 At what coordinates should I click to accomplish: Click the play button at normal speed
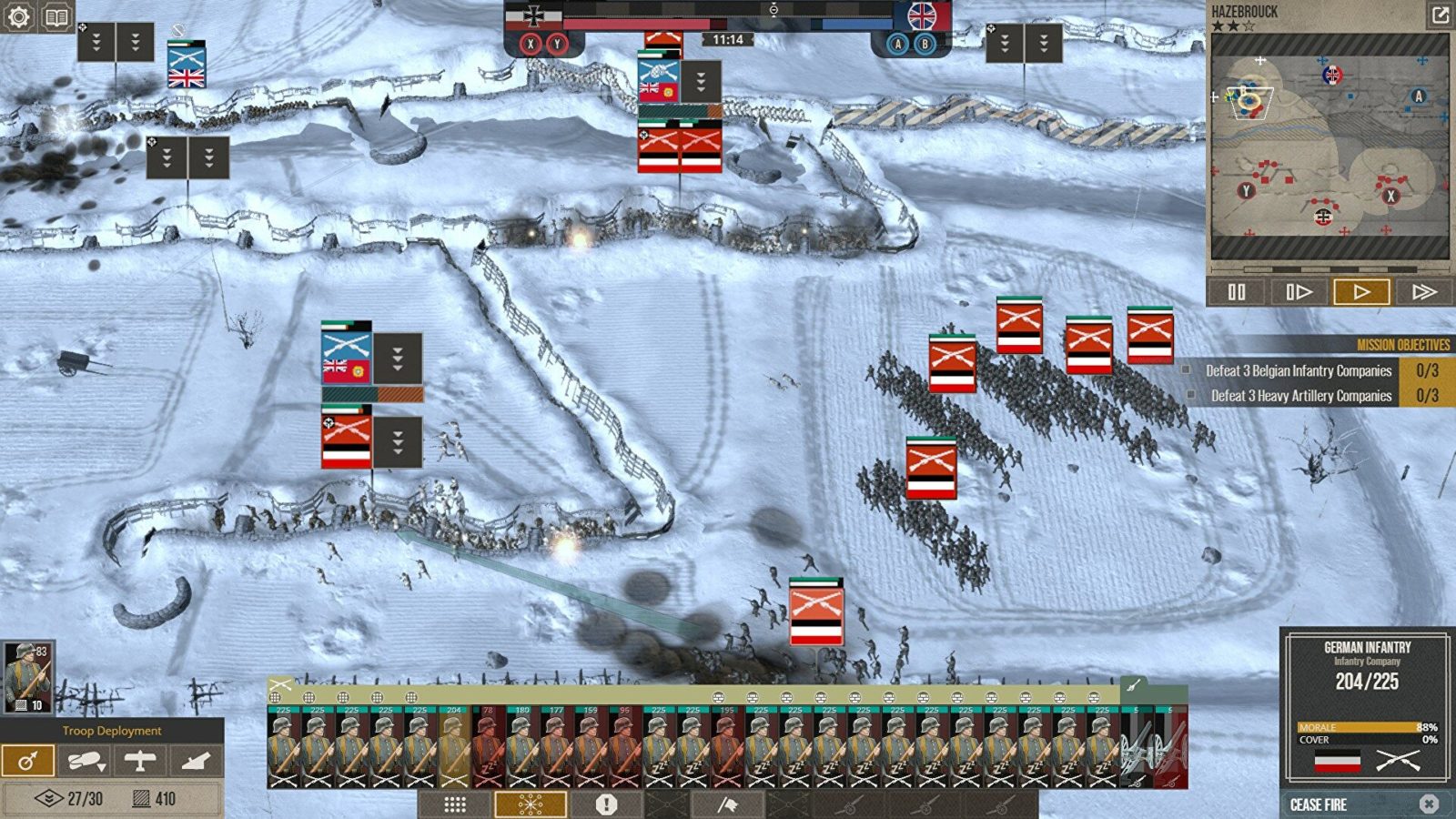click(1363, 293)
